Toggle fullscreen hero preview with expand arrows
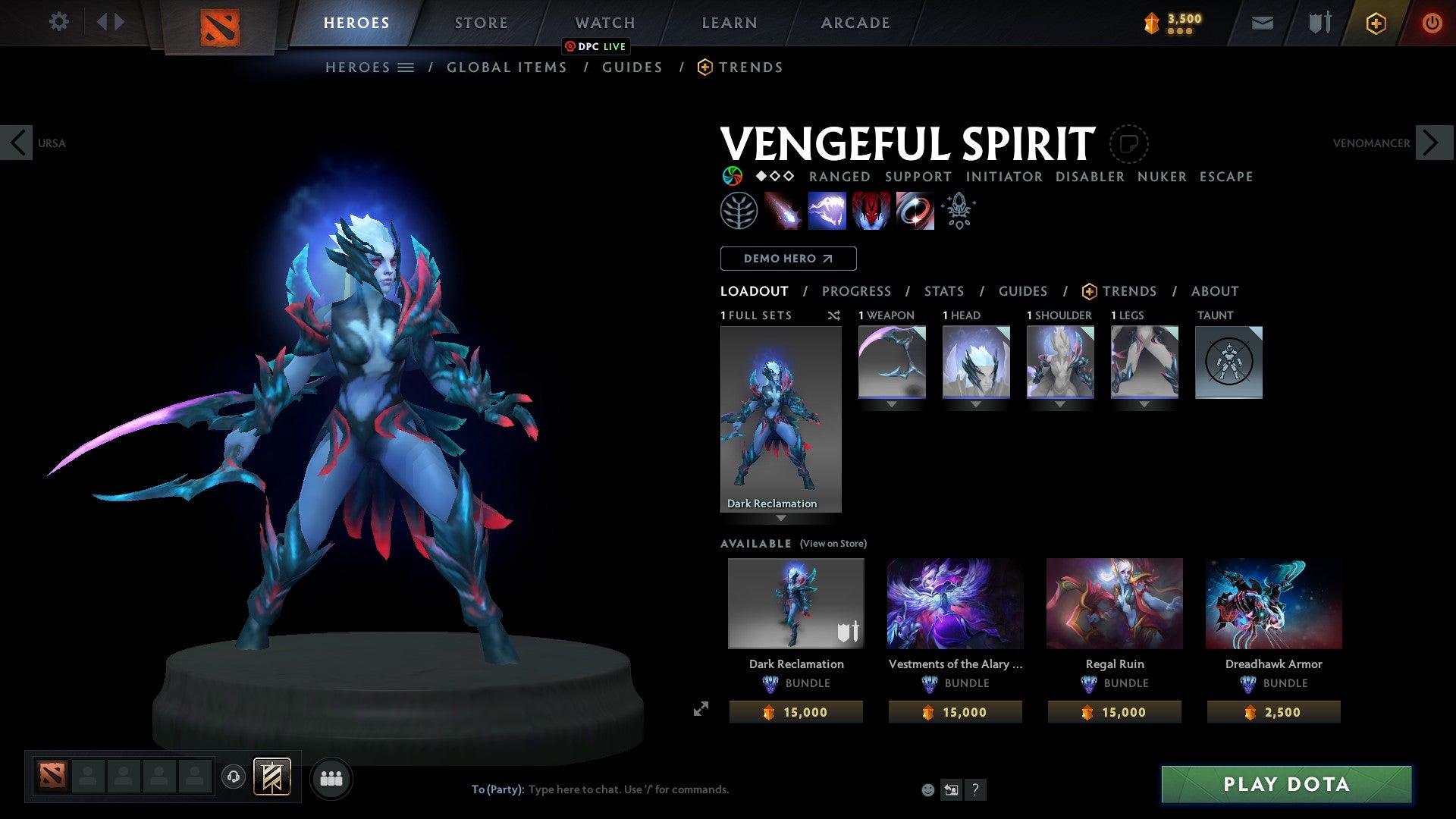Viewport: 1456px width, 819px height. click(701, 709)
